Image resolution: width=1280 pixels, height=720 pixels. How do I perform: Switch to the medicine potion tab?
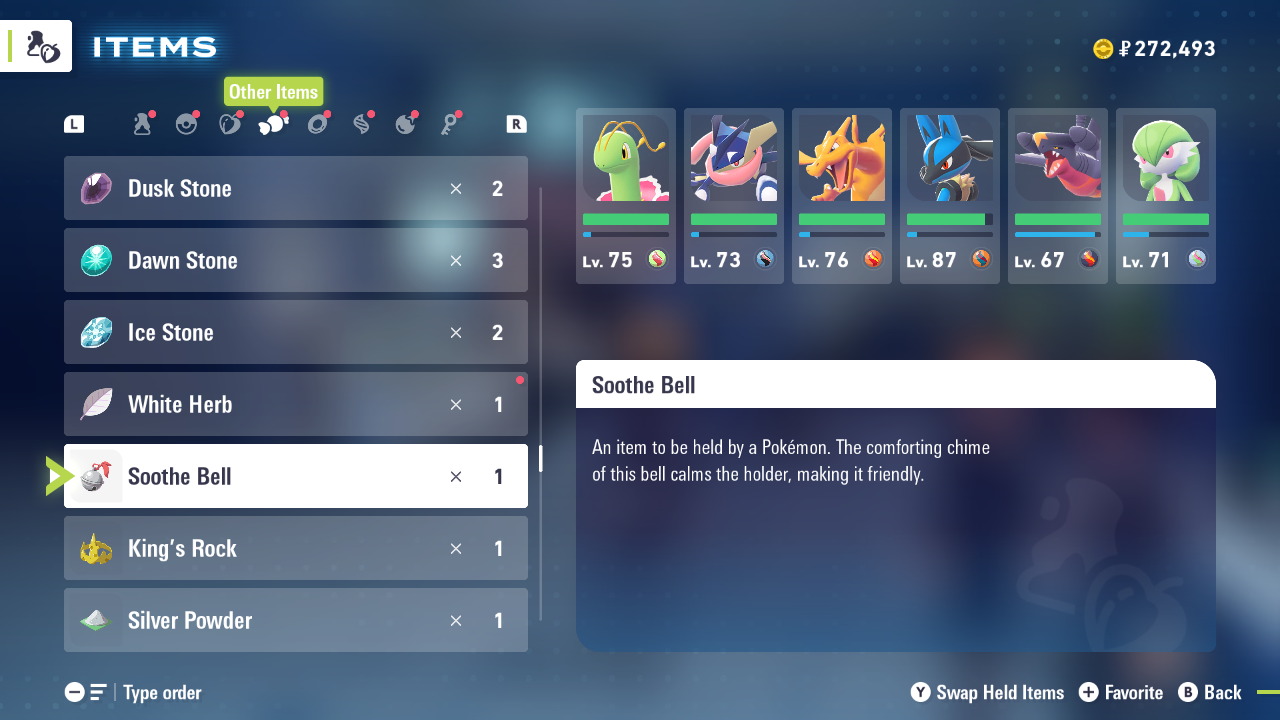pyautogui.click(x=142, y=124)
